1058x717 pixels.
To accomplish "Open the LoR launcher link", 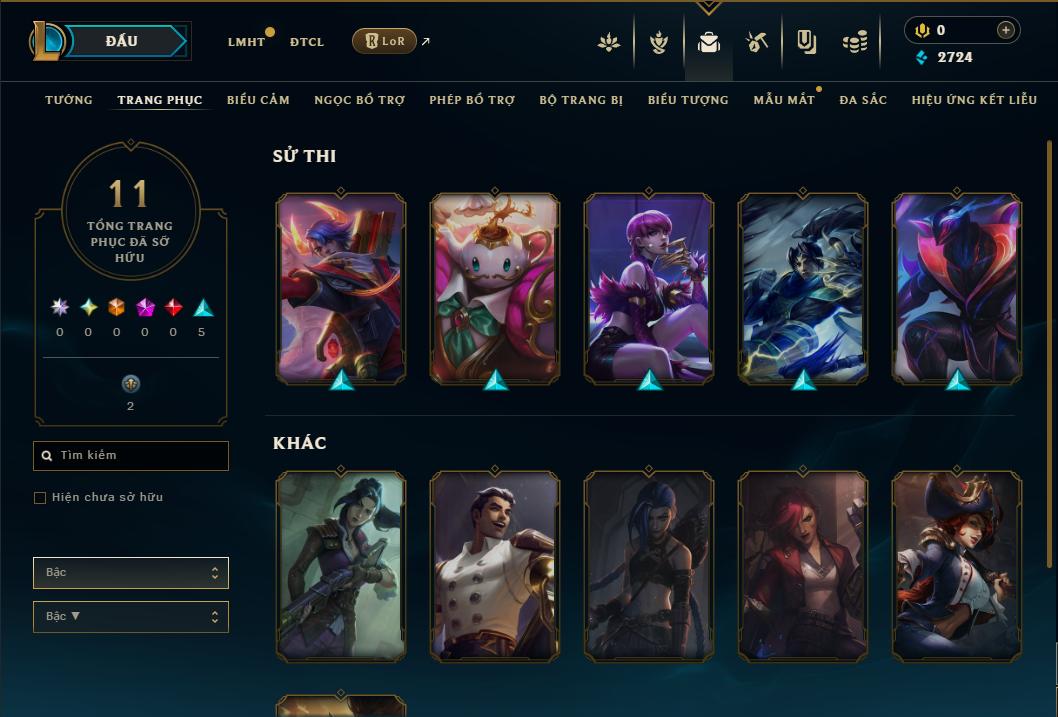I will (385, 41).
